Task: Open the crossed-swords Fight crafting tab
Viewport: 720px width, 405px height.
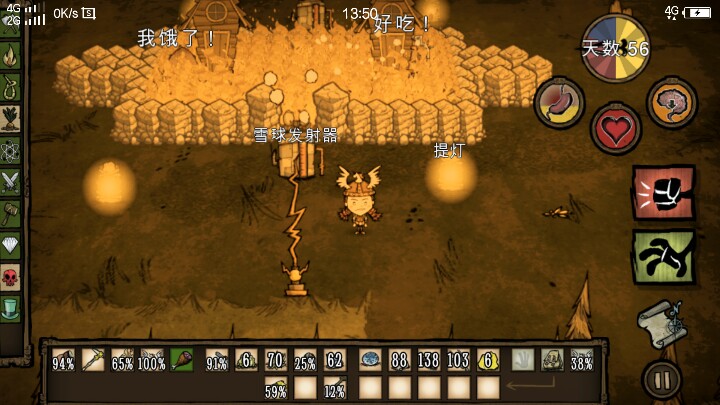Action: 11,181
